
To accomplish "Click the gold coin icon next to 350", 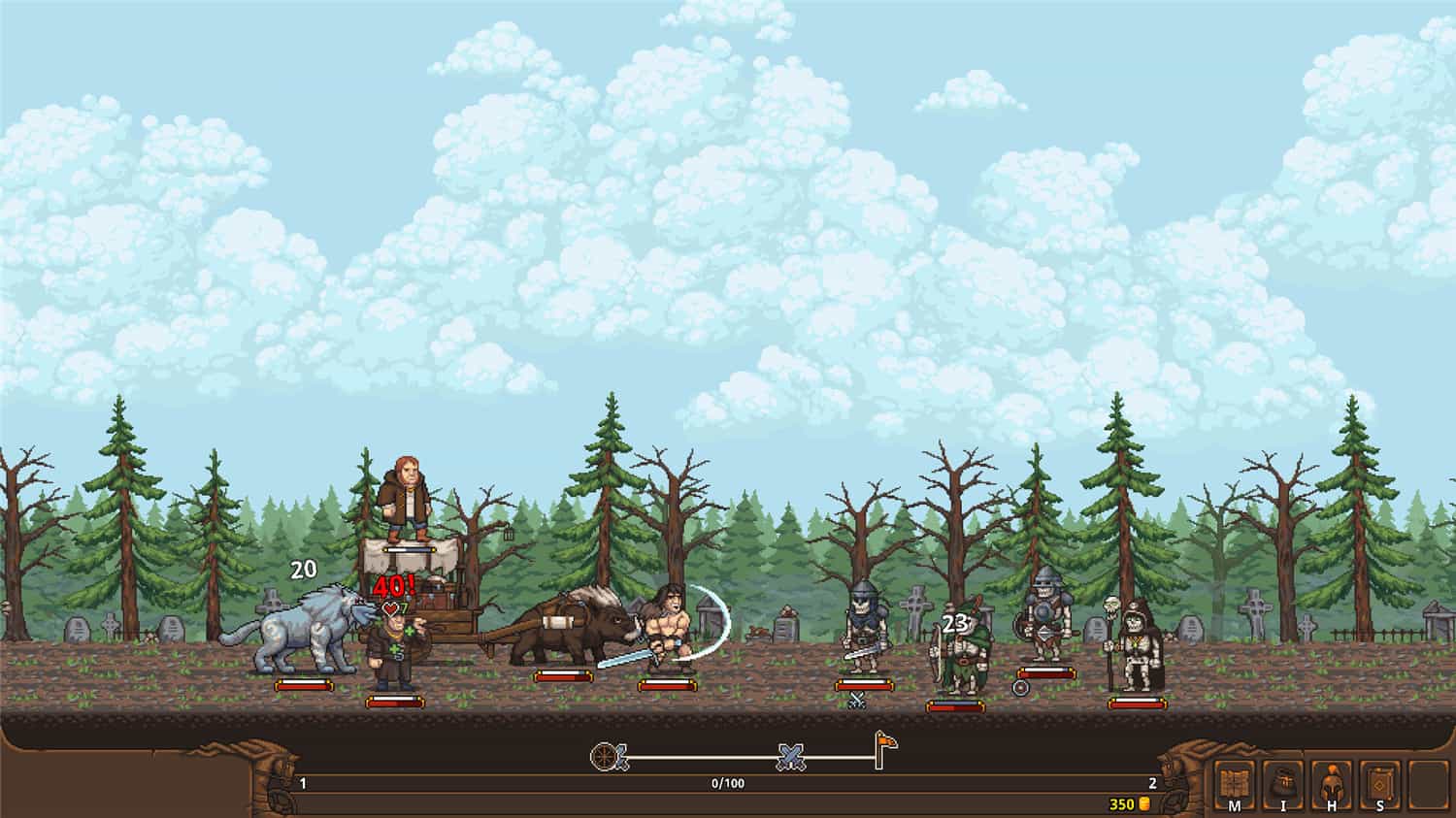I will pyautogui.click(x=1145, y=802).
